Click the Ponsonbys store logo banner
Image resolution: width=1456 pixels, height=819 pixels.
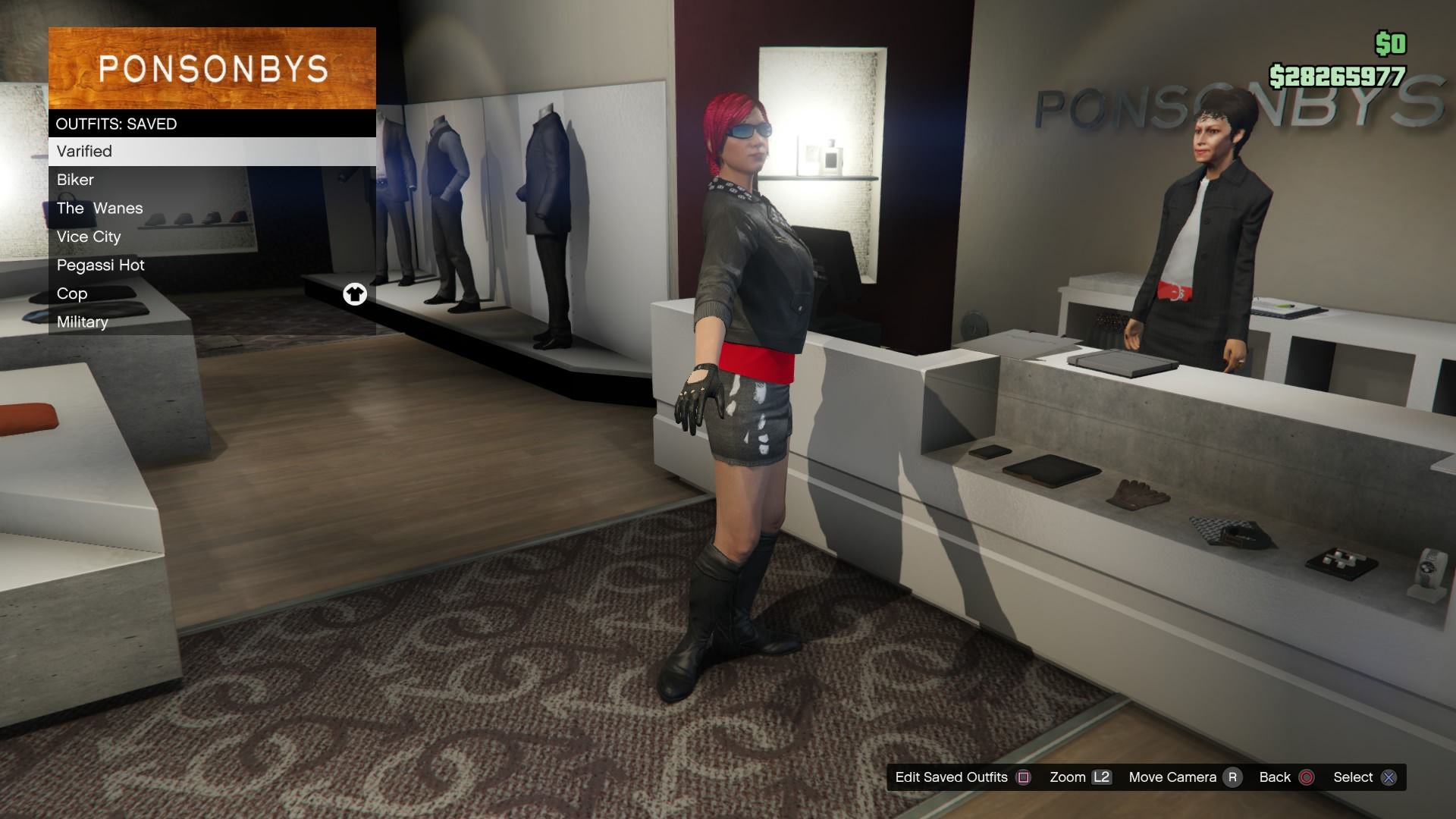click(212, 68)
